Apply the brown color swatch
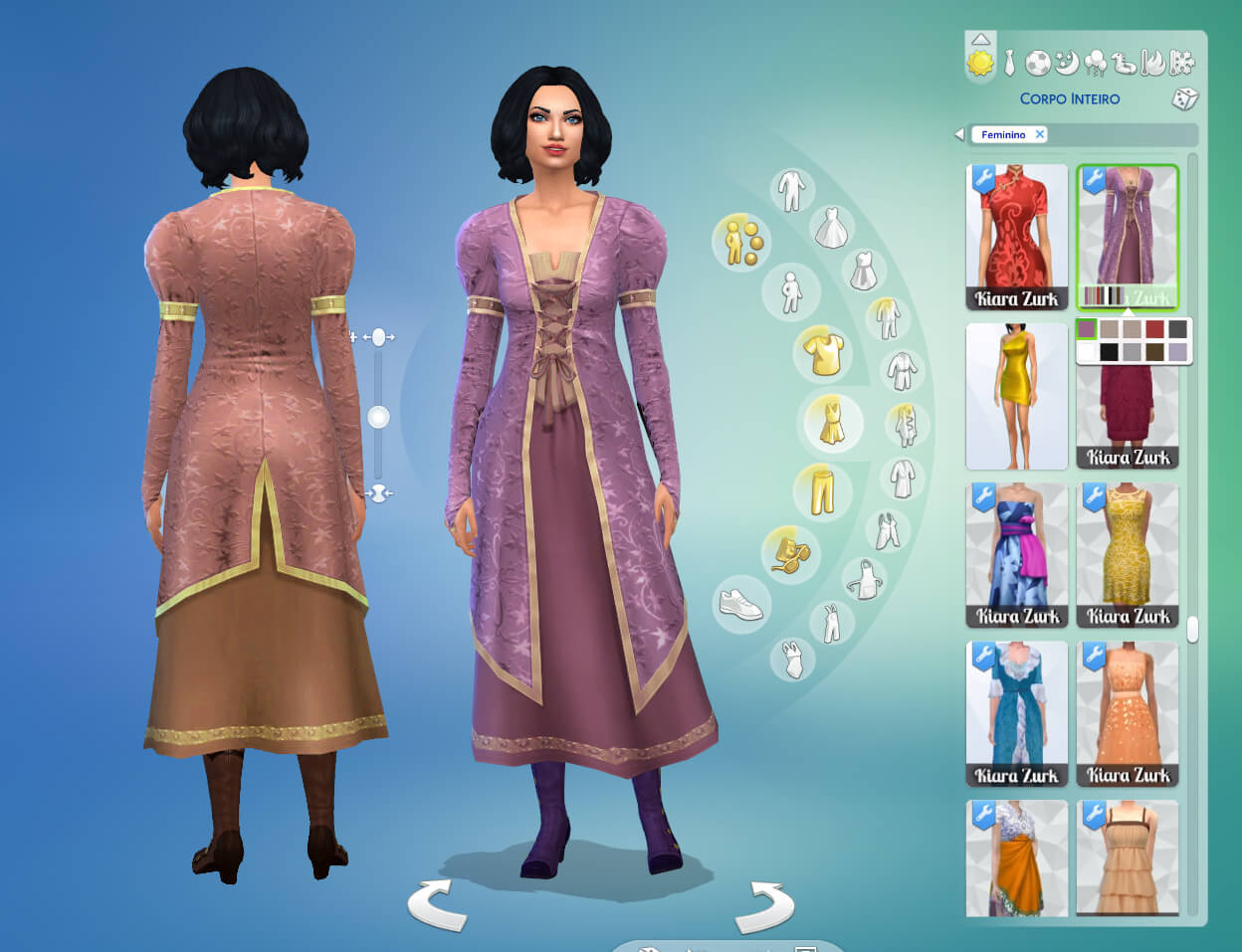The width and height of the screenshot is (1242, 952). pos(1154,351)
